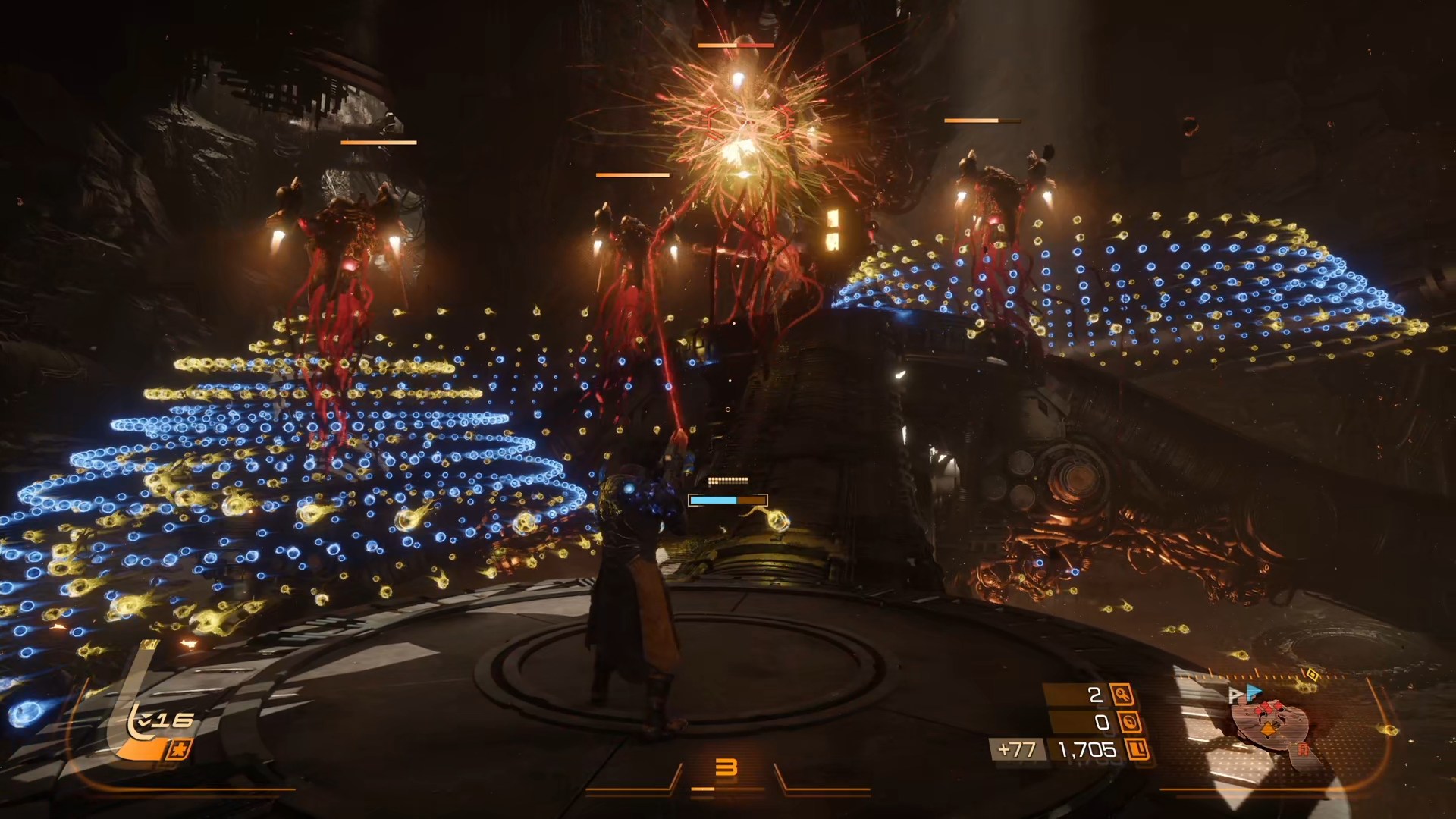Click the blue flag marker on minimap
This screenshot has height=819, width=1456.
coord(1254,691)
